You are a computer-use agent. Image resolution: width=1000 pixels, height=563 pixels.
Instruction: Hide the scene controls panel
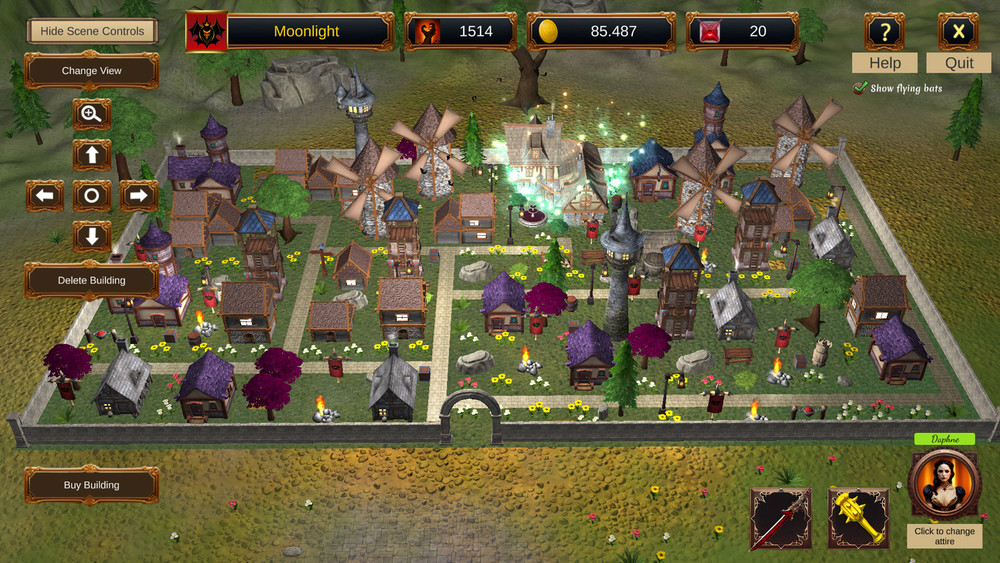pyautogui.click(x=92, y=31)
